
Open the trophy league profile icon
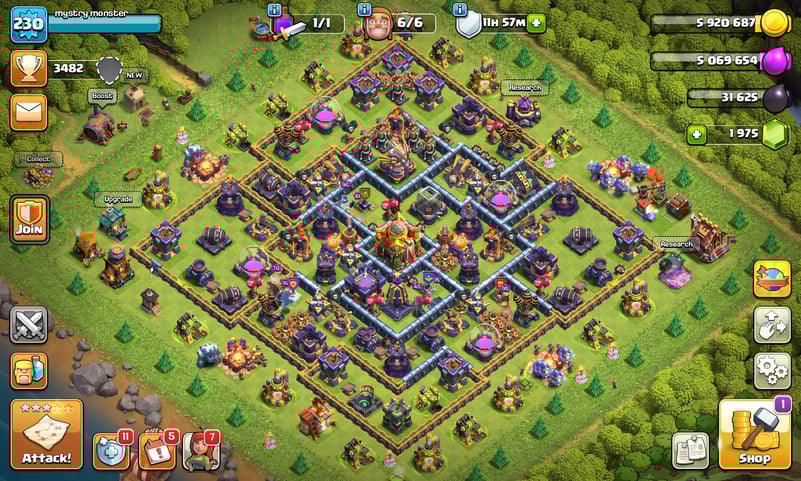pos(28,68)
